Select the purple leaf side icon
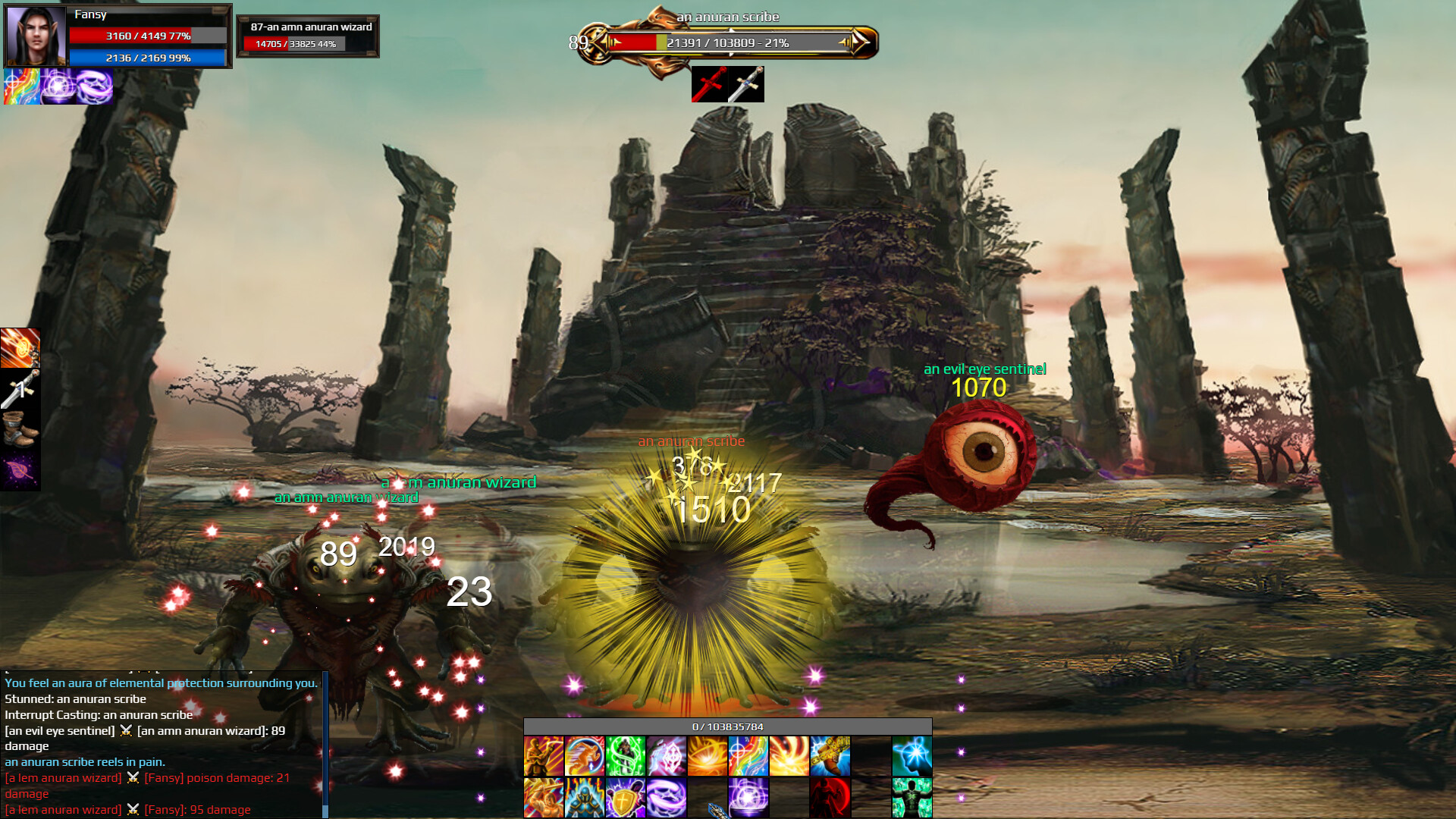This screenshot has height=819, width=1456. pos(20,471)
